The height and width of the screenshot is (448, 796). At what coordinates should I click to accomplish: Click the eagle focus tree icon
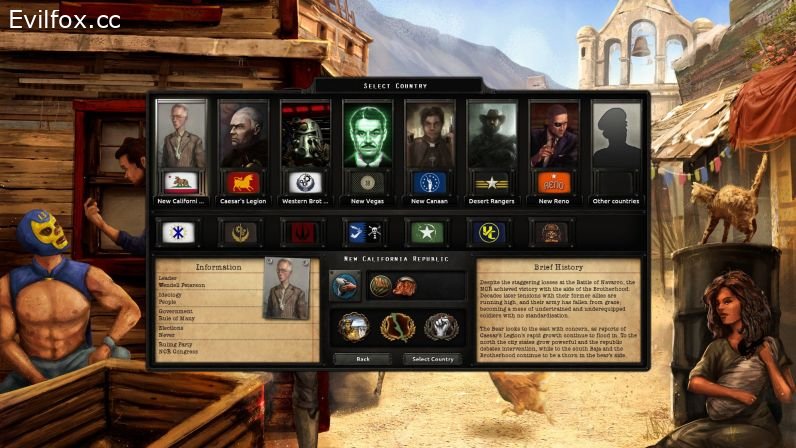pyautogui.click(x=346, y=286)
